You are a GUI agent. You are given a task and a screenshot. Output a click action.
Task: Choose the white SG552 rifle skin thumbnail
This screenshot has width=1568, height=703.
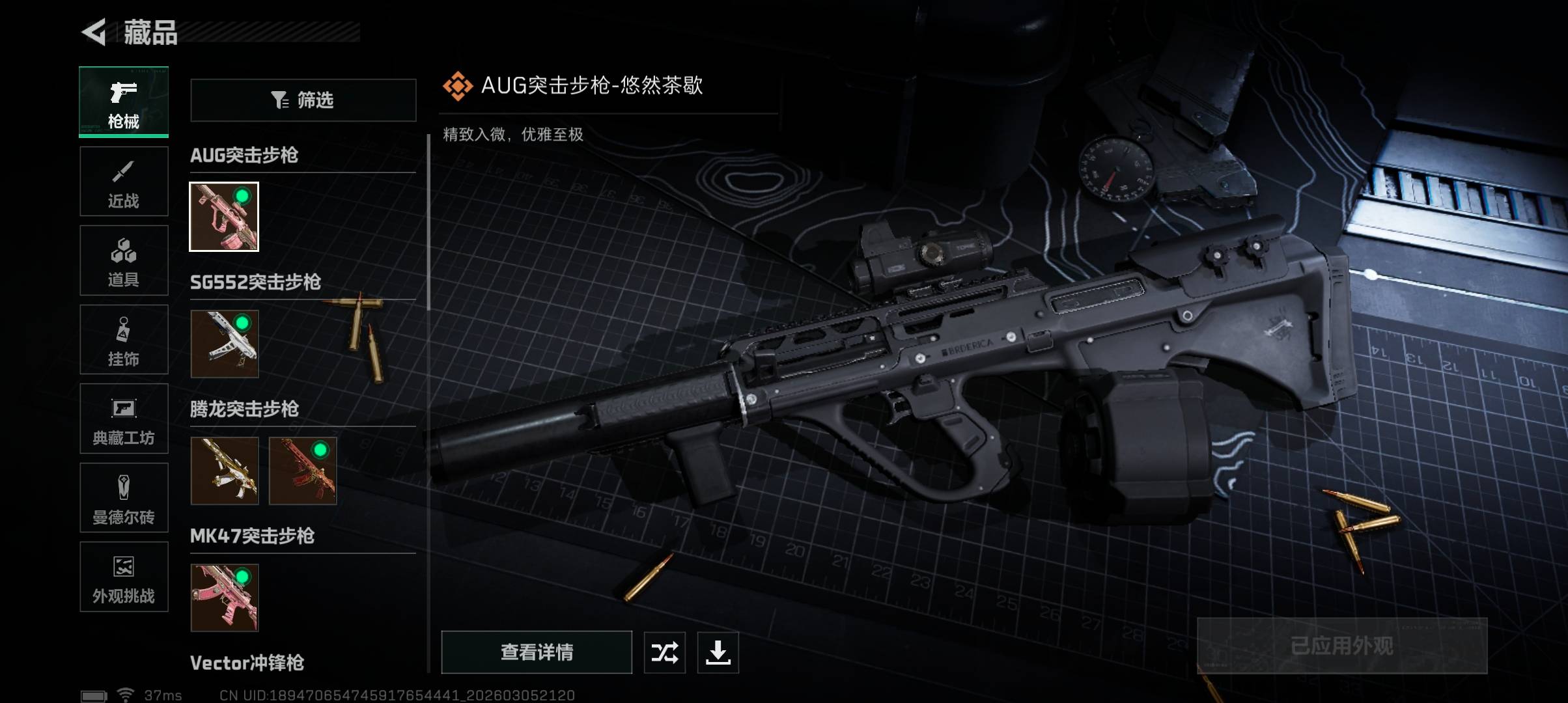[x=224, y=344]
